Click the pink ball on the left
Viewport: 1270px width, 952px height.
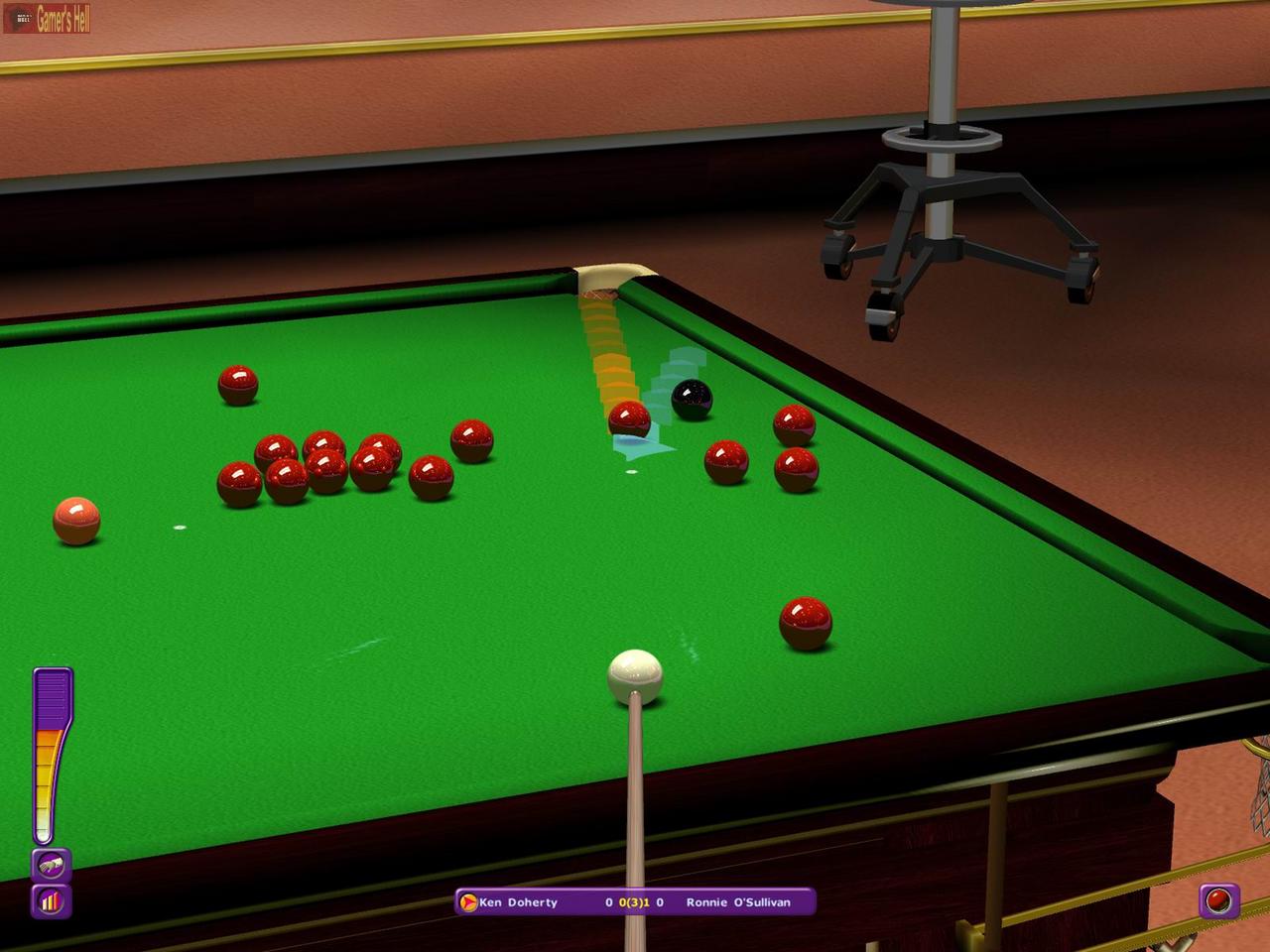pos(75,523)
